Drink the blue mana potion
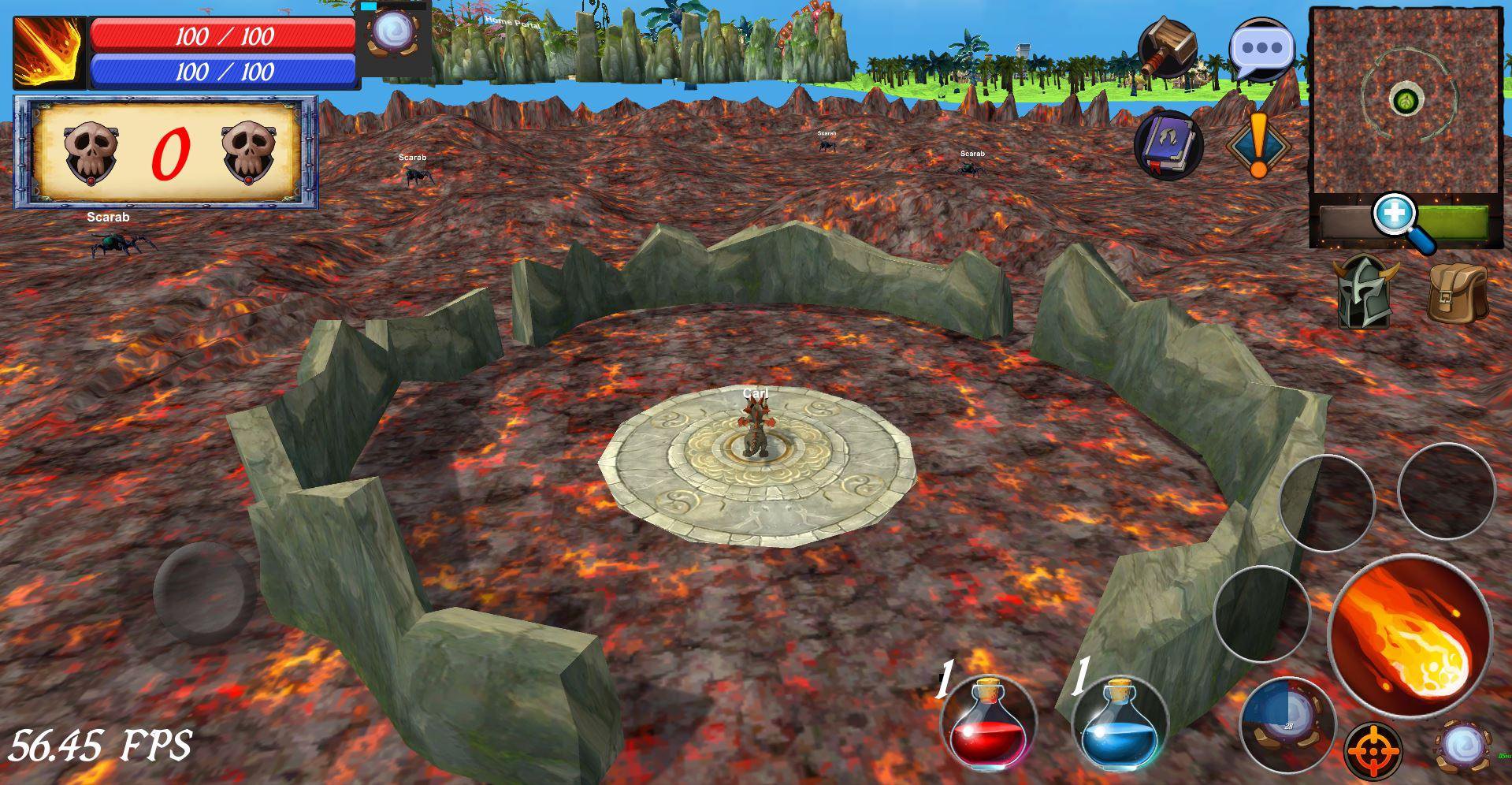 click(1118, 724)
